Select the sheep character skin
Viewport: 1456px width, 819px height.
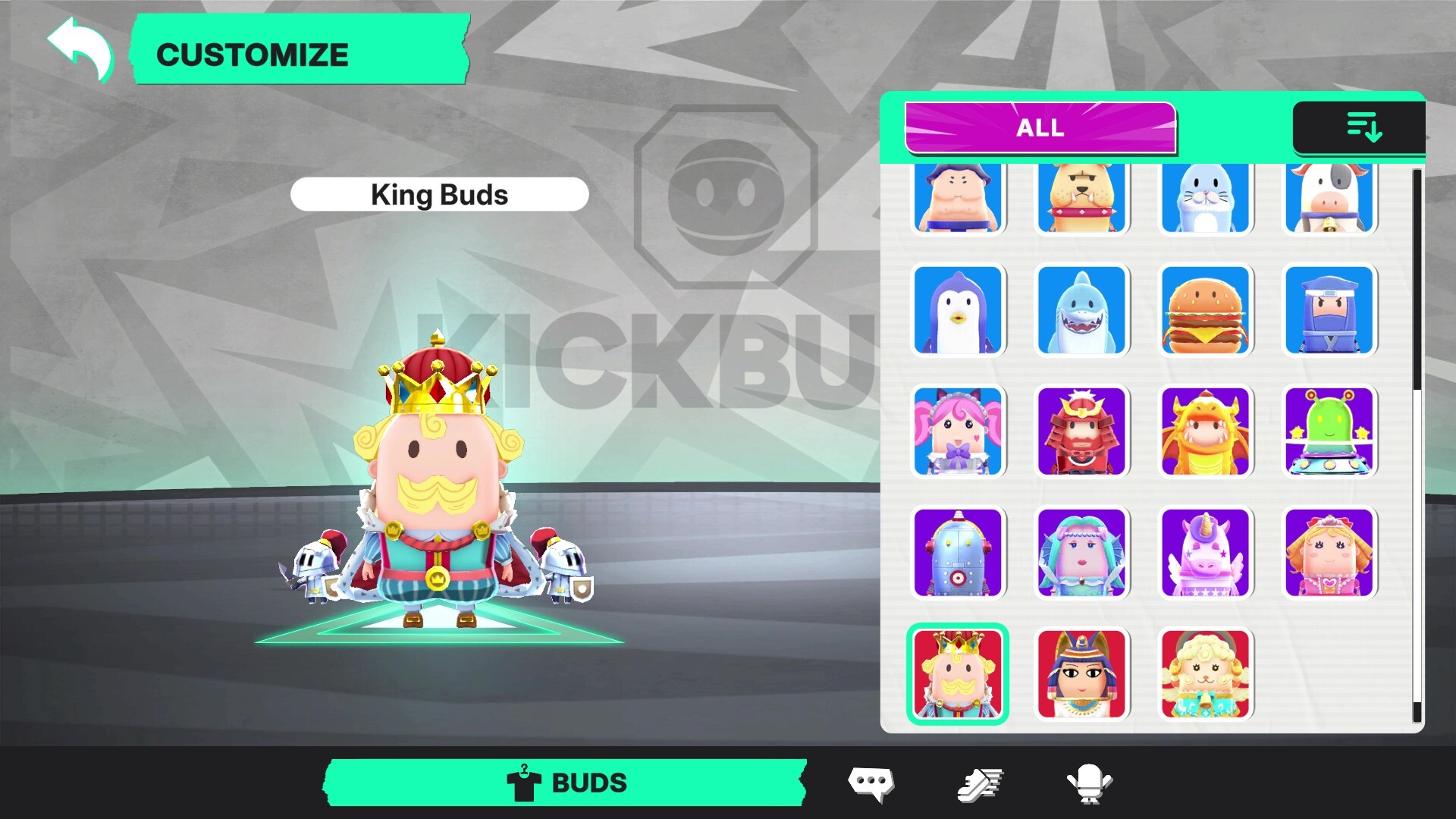point(1207,675)
